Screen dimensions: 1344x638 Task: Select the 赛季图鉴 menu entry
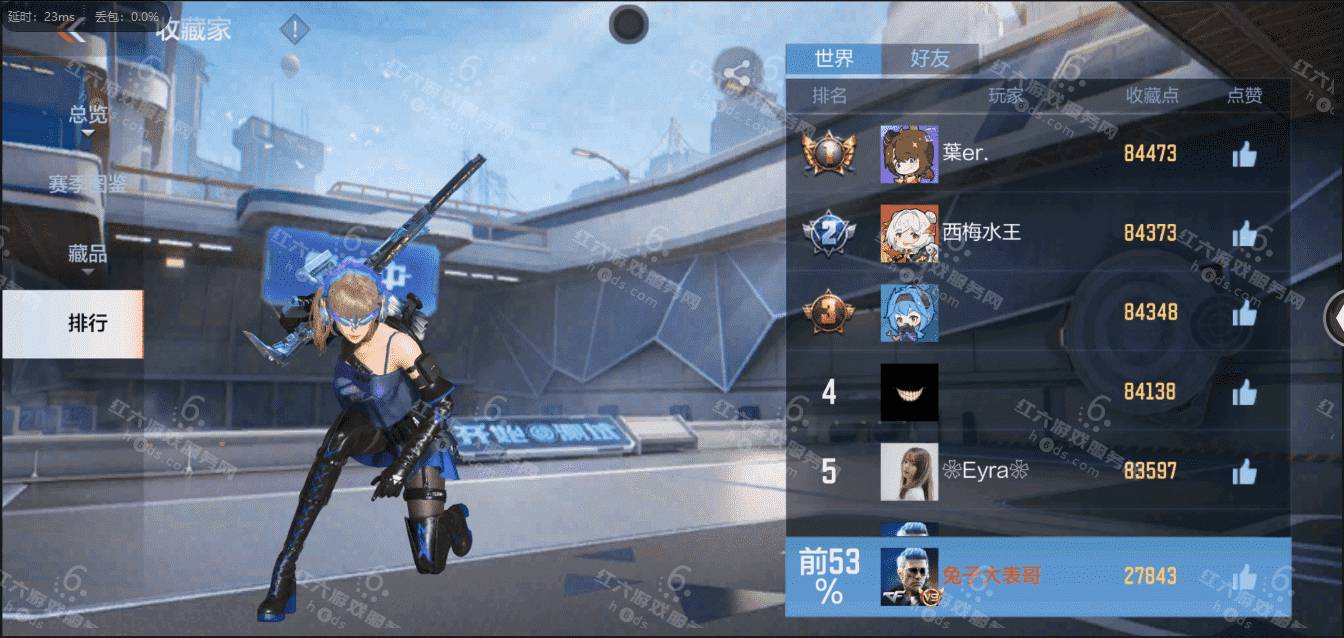click(x=88, y=184)
